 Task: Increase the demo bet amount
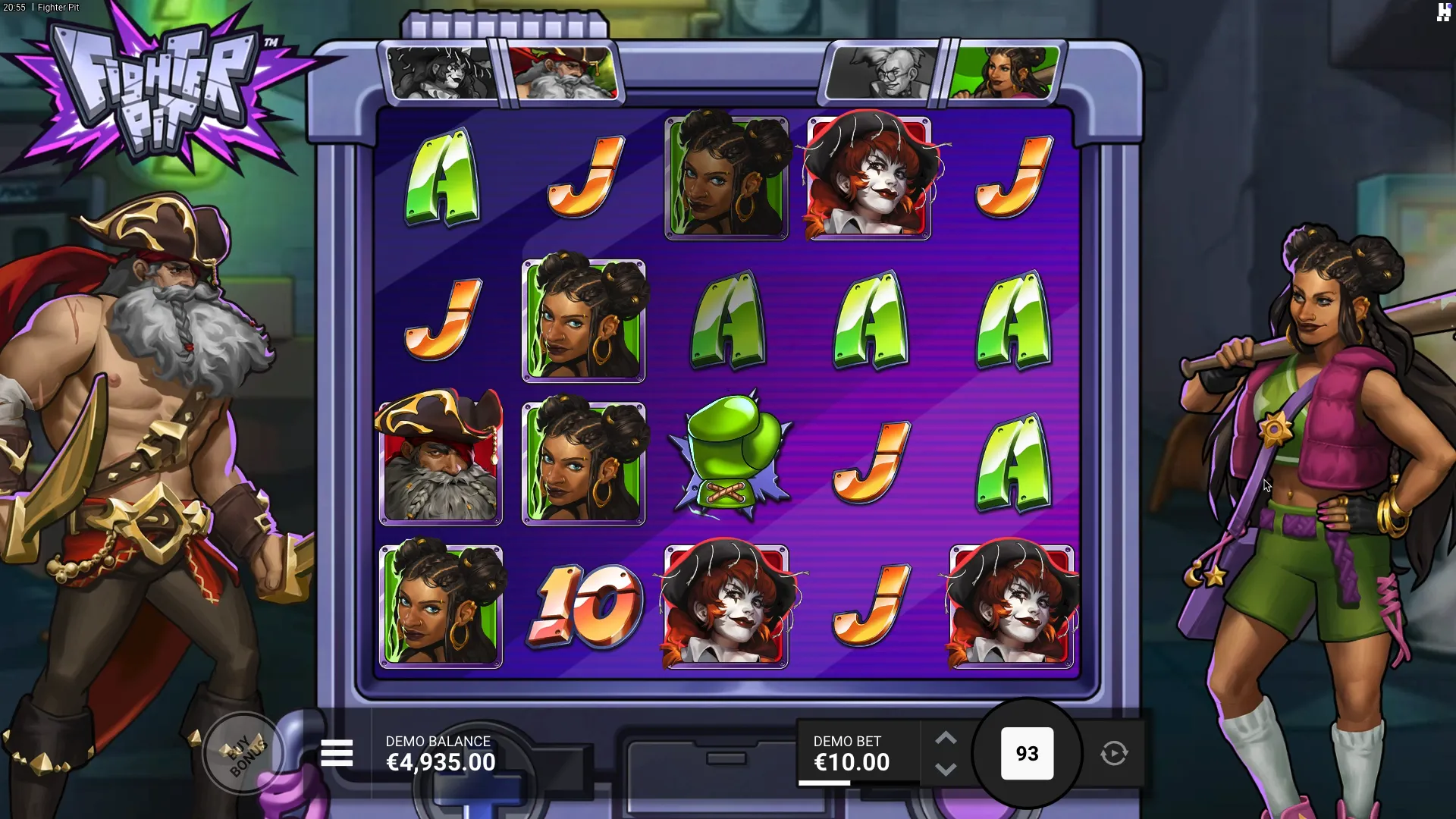[x=946, y=739]
